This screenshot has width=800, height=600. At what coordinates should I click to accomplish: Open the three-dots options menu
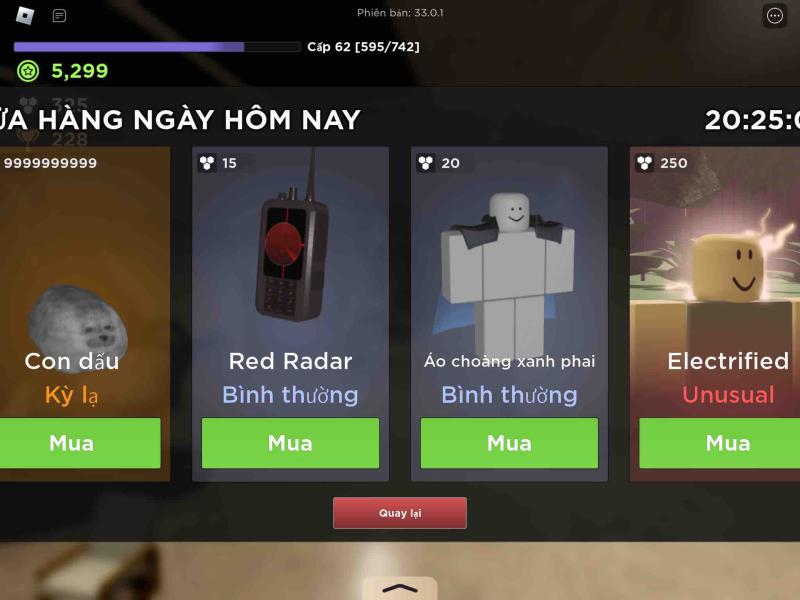775,15
